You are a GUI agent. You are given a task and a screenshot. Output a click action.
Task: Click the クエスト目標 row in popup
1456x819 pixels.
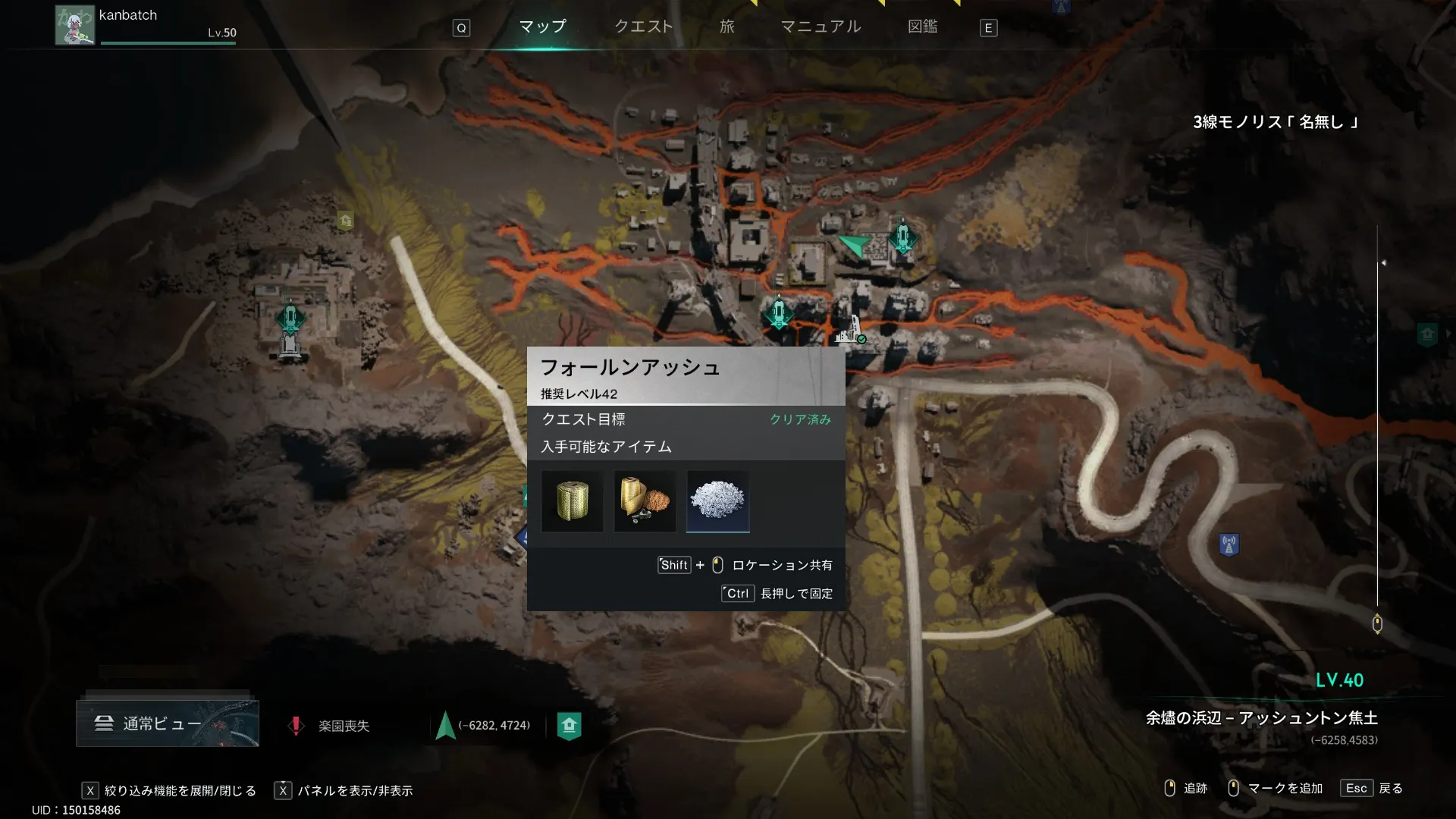tap(686, 419)
